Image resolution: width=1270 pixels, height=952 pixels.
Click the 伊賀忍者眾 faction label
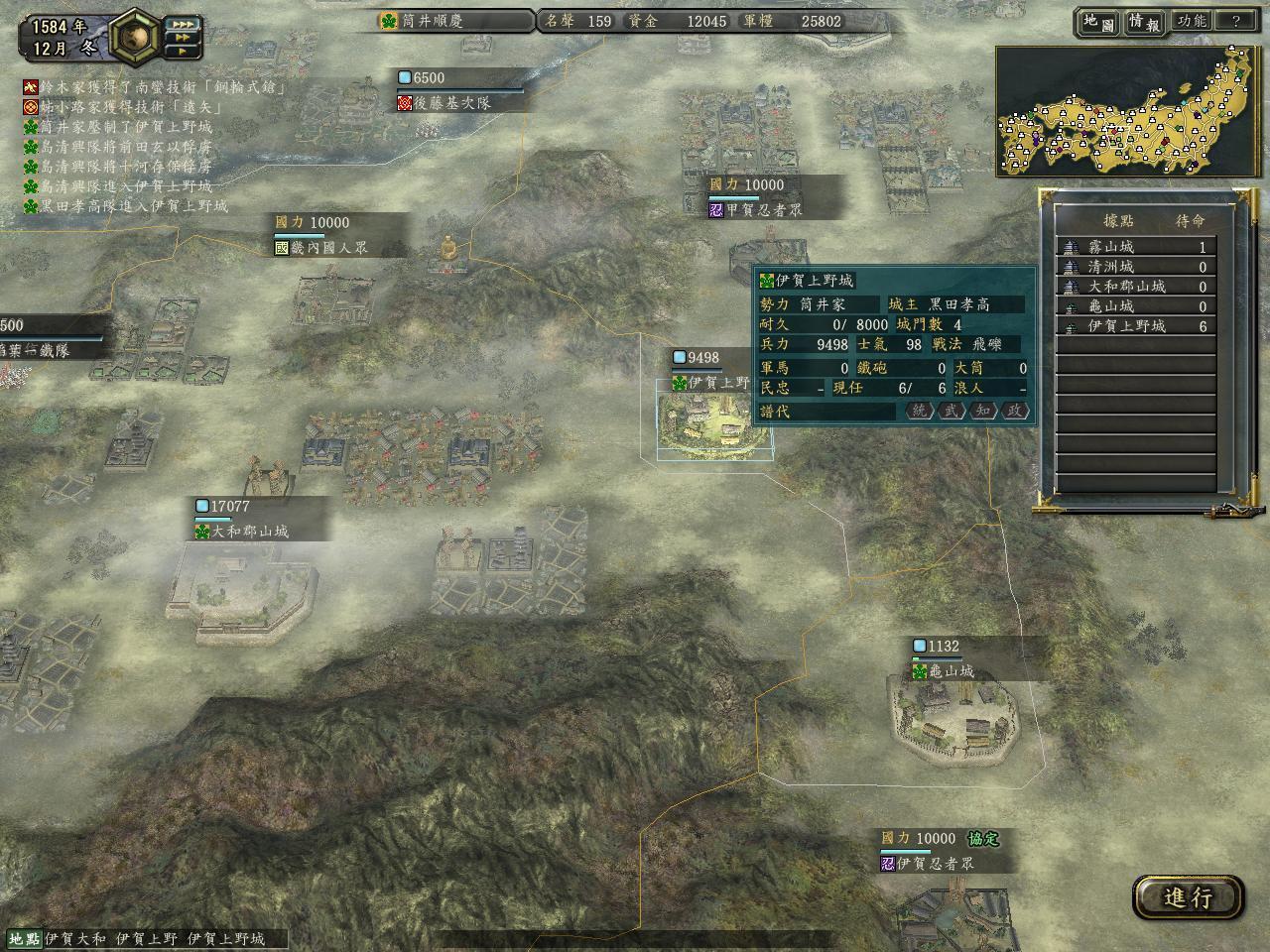coord(935,864)
